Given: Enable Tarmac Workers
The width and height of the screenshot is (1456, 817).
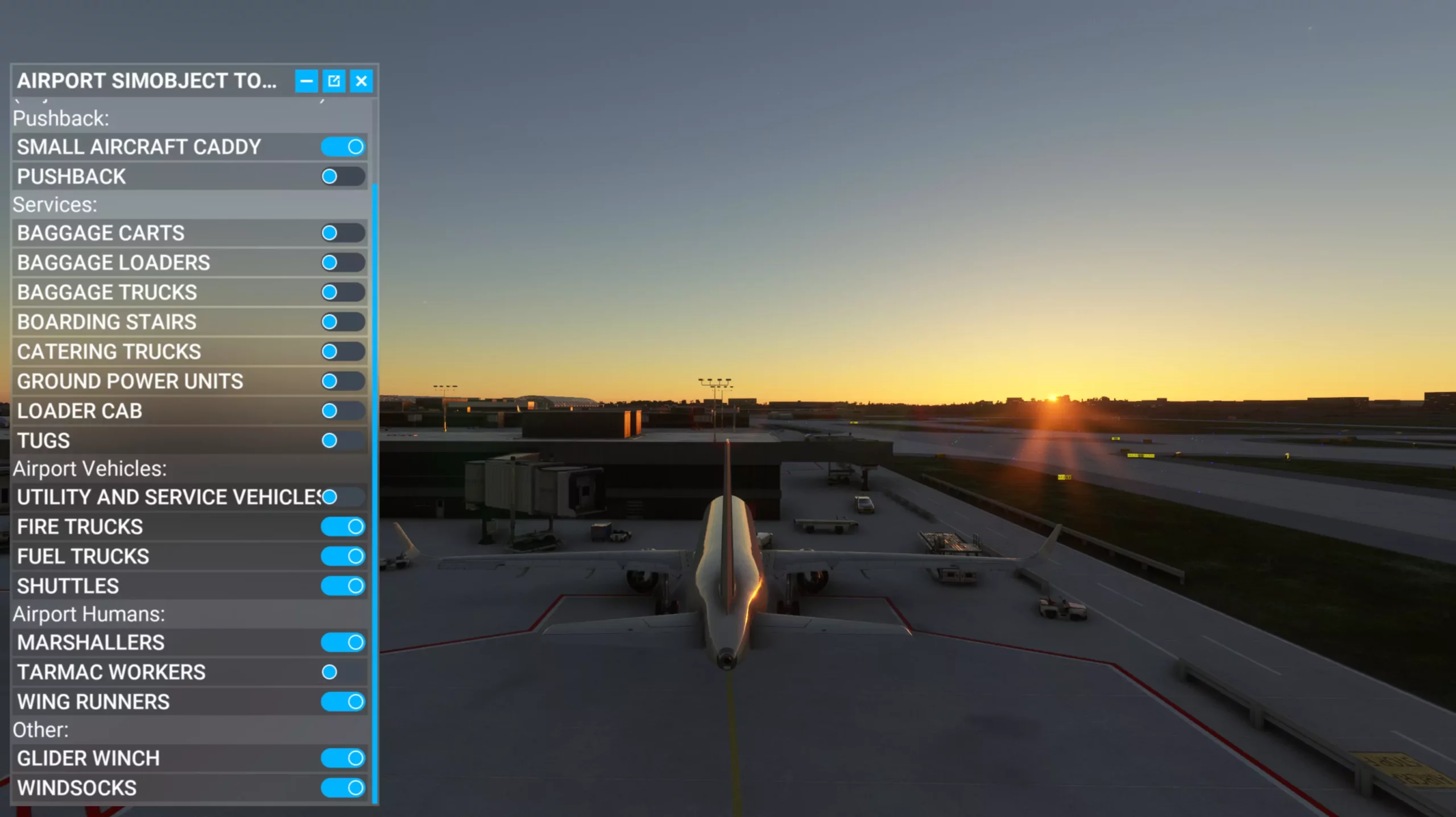Looking at the screenshot, I should pos(343,672).
